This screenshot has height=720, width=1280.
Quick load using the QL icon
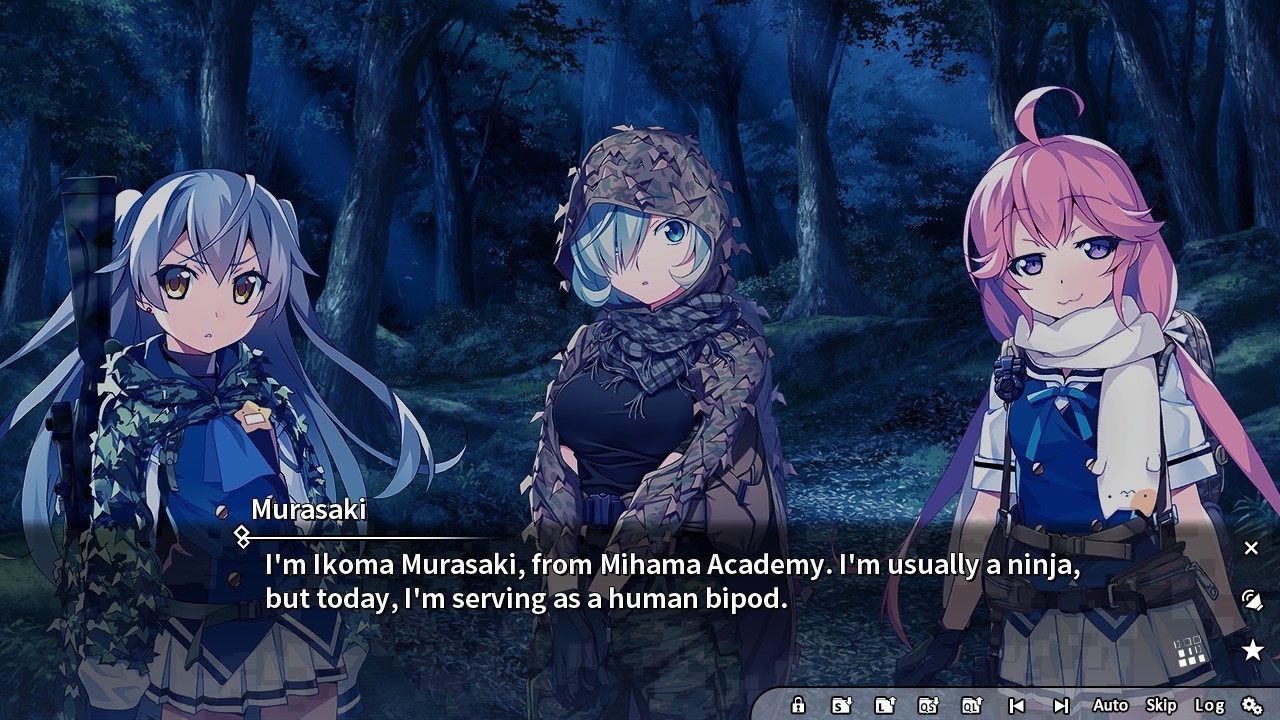(x=972, y=705)
